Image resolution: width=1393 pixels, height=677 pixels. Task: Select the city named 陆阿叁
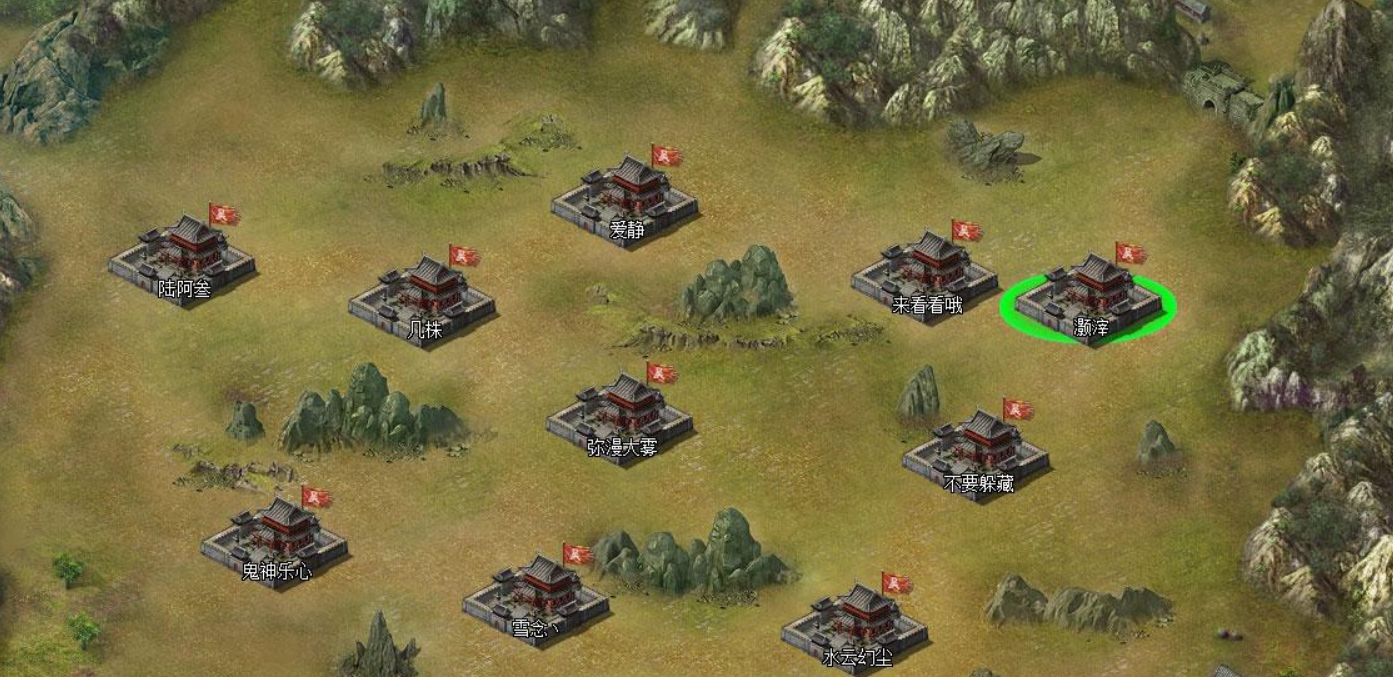point(182,258)
